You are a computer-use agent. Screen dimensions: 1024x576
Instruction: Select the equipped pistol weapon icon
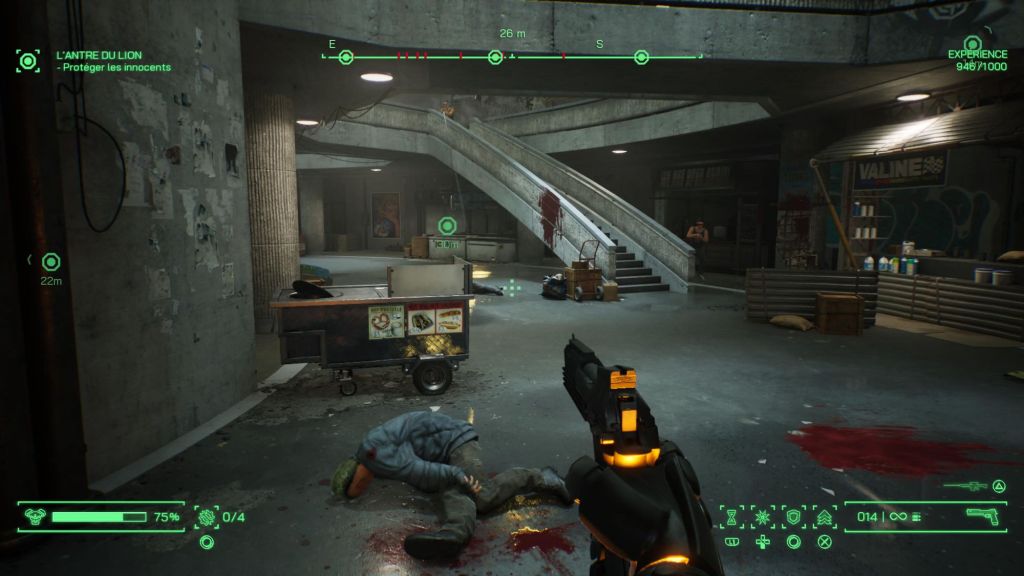pos(985,516)
